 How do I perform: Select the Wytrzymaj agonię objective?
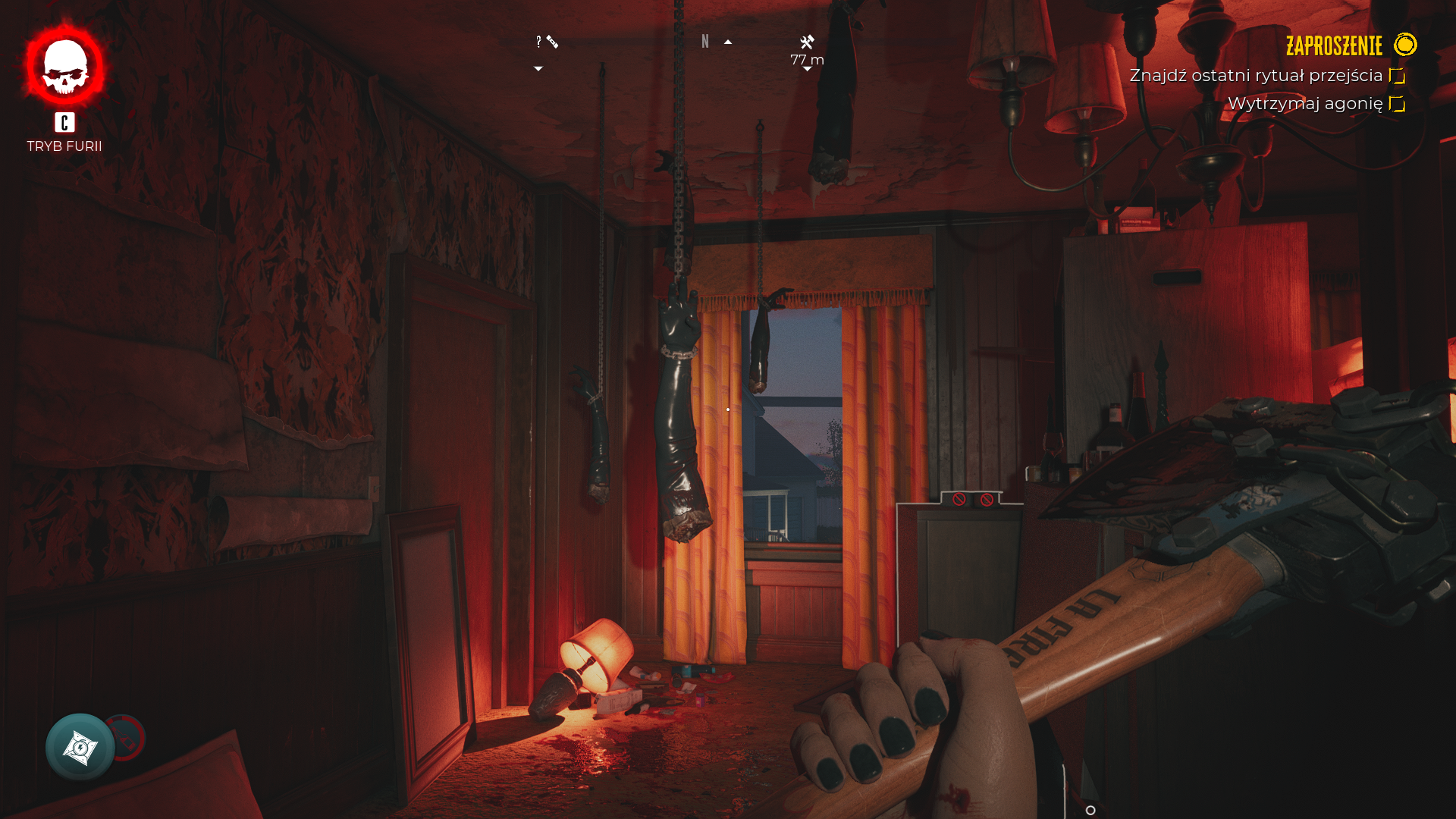tap(1304, 104)
